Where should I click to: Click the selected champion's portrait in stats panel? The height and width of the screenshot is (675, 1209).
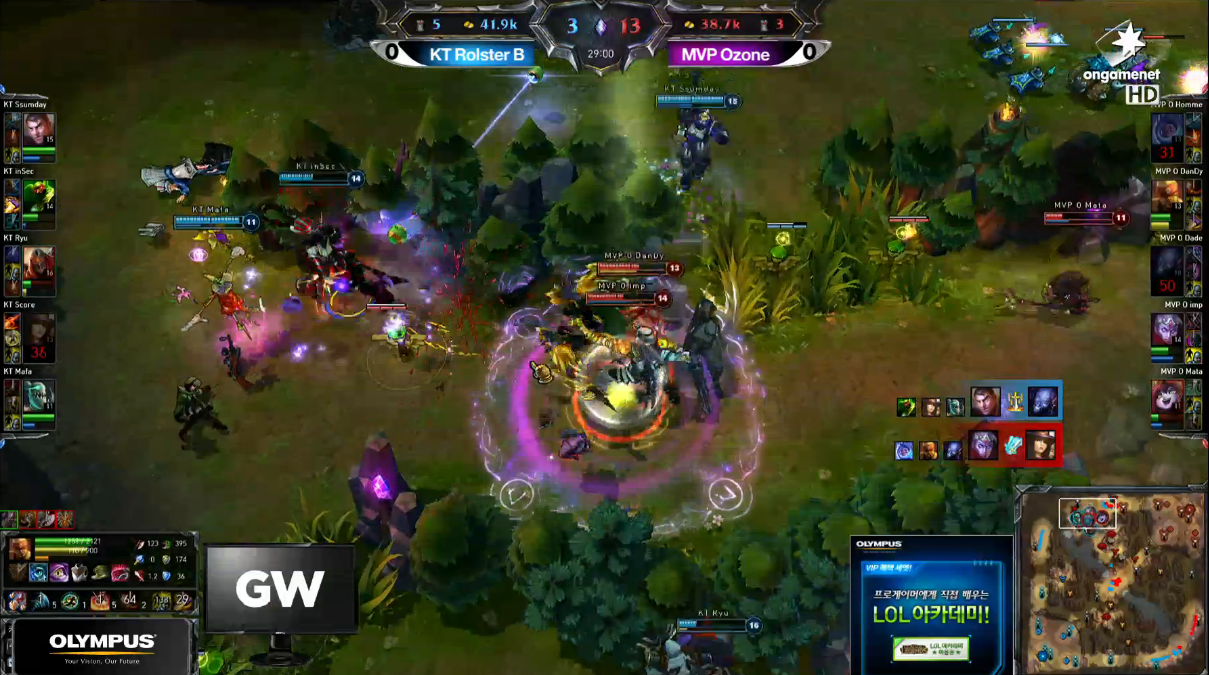point(19,549)
